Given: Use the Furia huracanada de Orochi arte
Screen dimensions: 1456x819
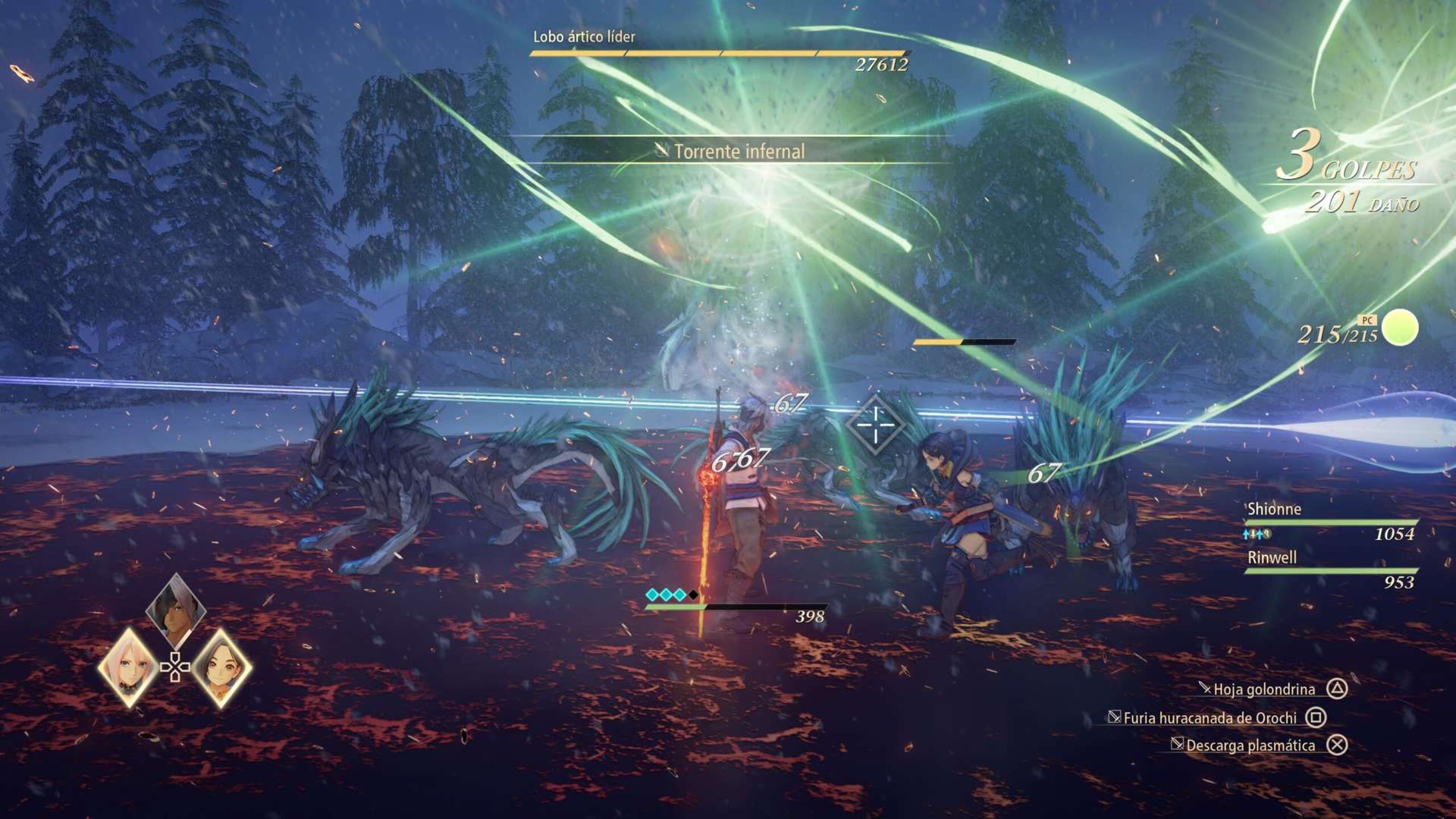Looking at the screenshot, I should (1210, 717).
